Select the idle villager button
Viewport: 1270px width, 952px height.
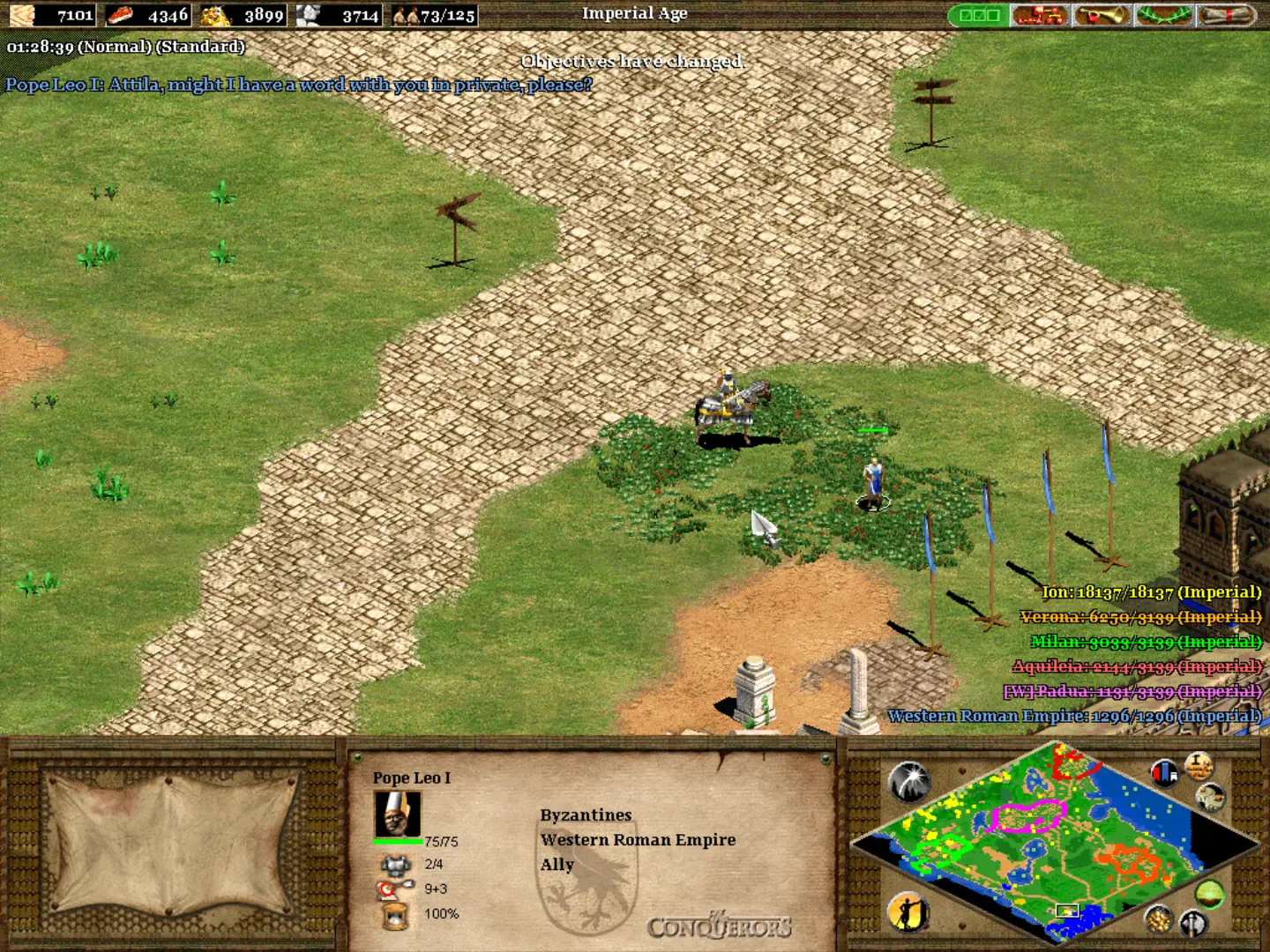(908, 911)
